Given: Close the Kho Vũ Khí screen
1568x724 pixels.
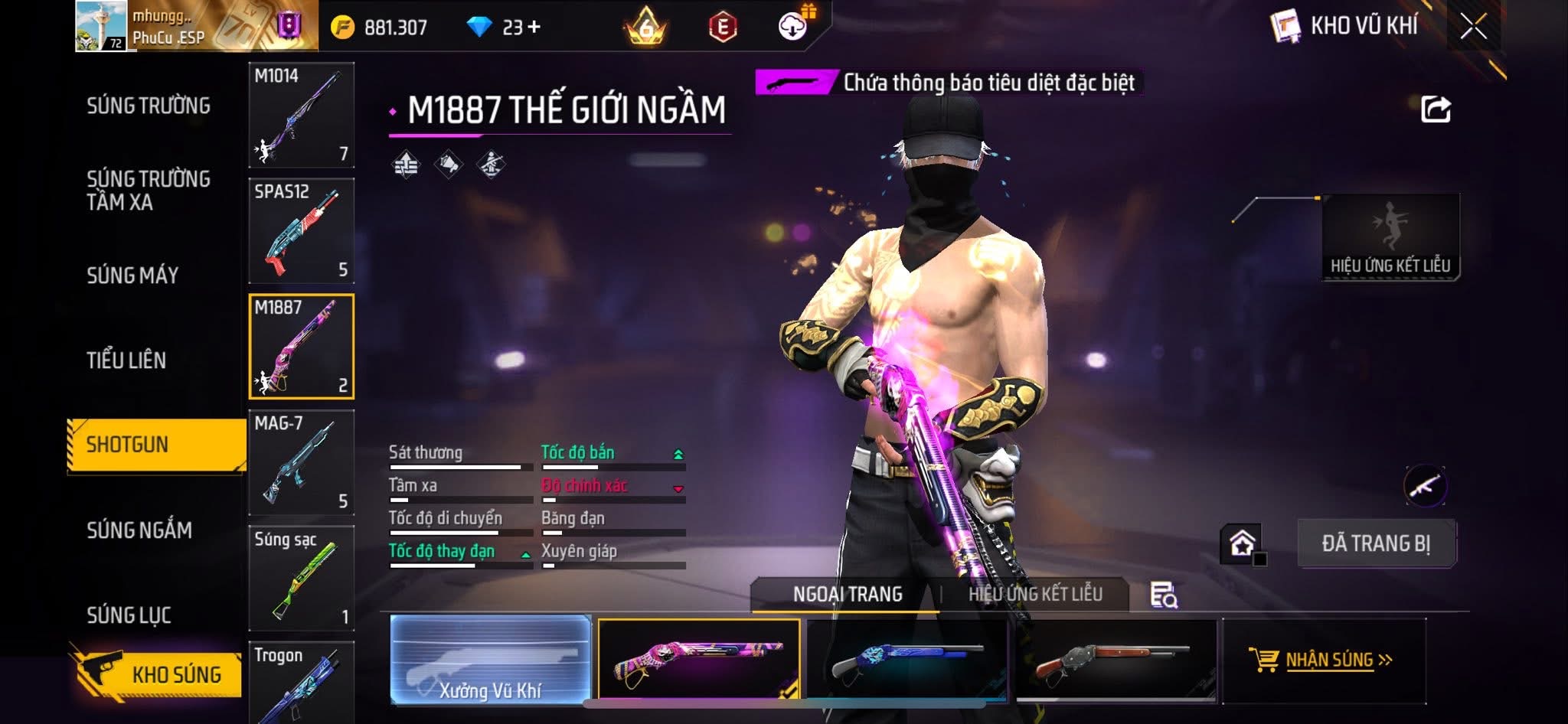Looking at the screenshot, I should (x=1473, y=28).
